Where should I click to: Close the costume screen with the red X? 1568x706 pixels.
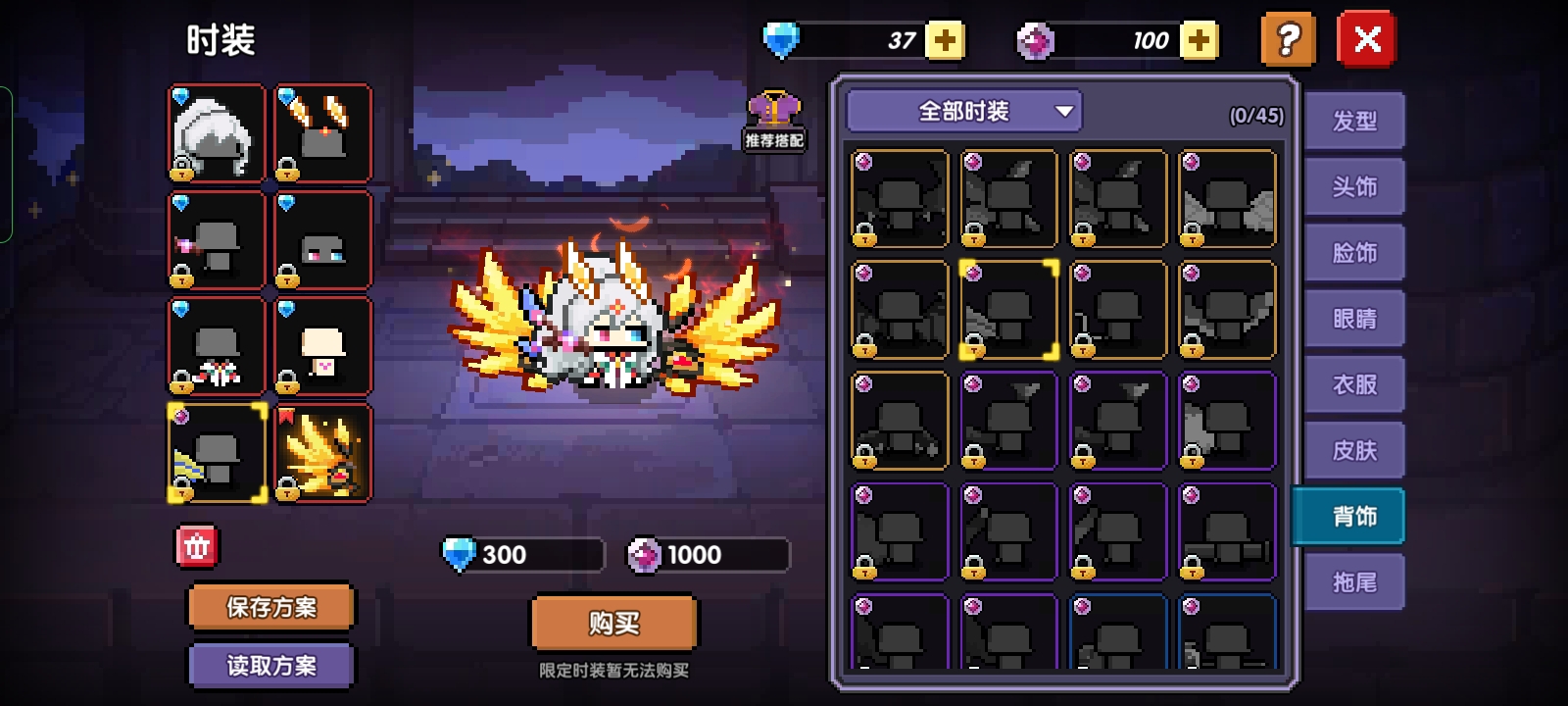(x=1366, y=40)
